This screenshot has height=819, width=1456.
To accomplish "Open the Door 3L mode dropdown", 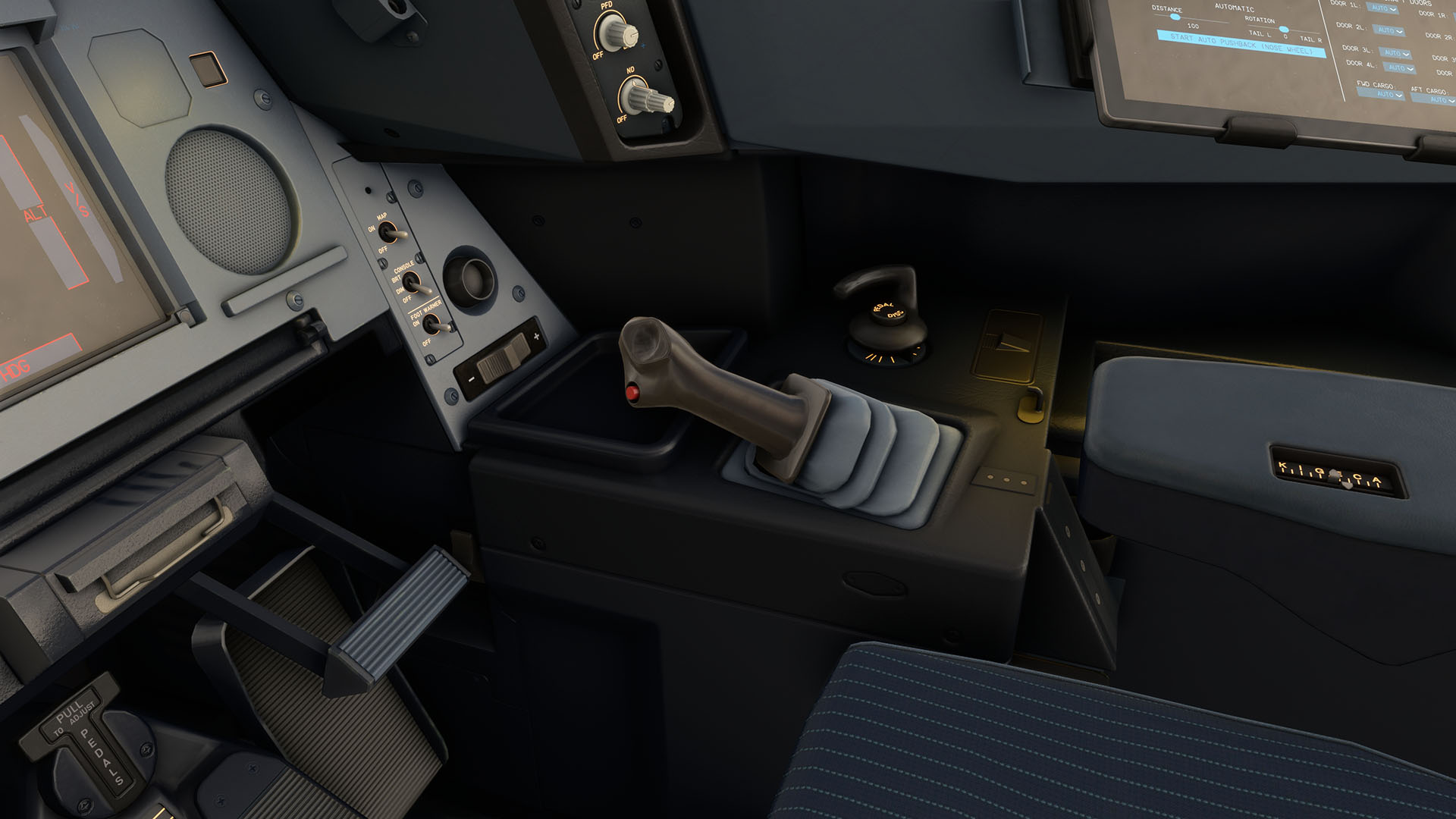I will tap(1395, 53).
